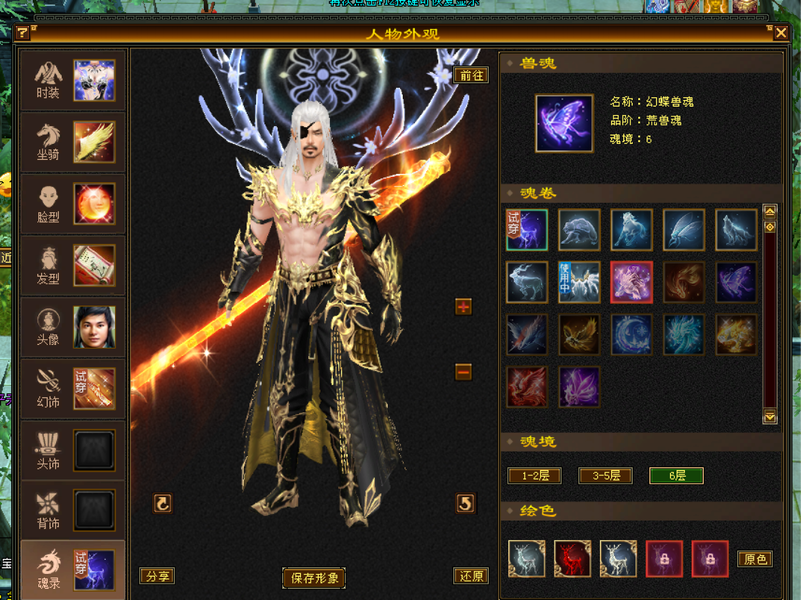Restore default color with 原色 button
This screenshot has width=801, height=600.
tap(755, 559)
